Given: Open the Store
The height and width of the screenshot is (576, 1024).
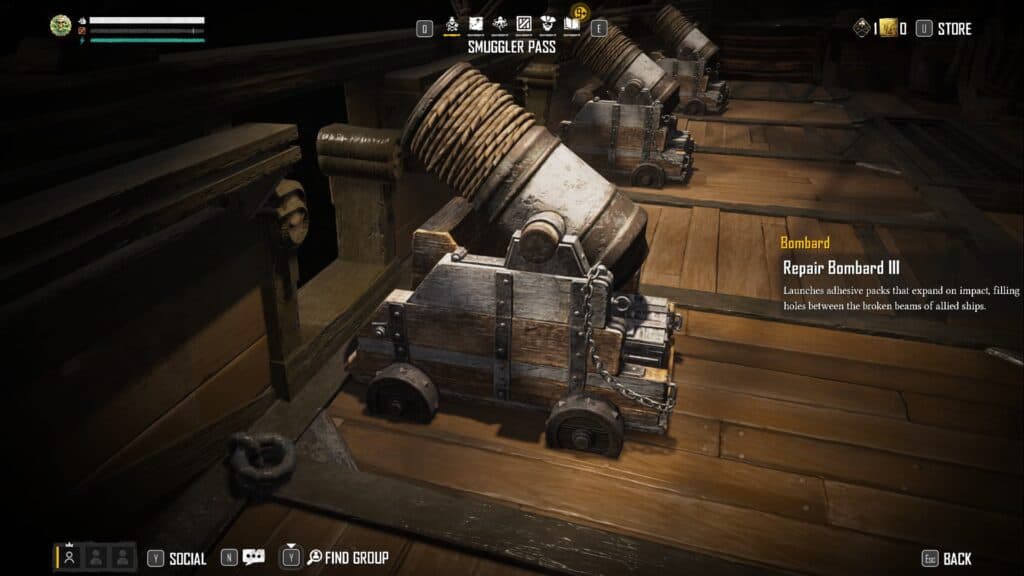Looking at the screenshot, I should 954,29.
